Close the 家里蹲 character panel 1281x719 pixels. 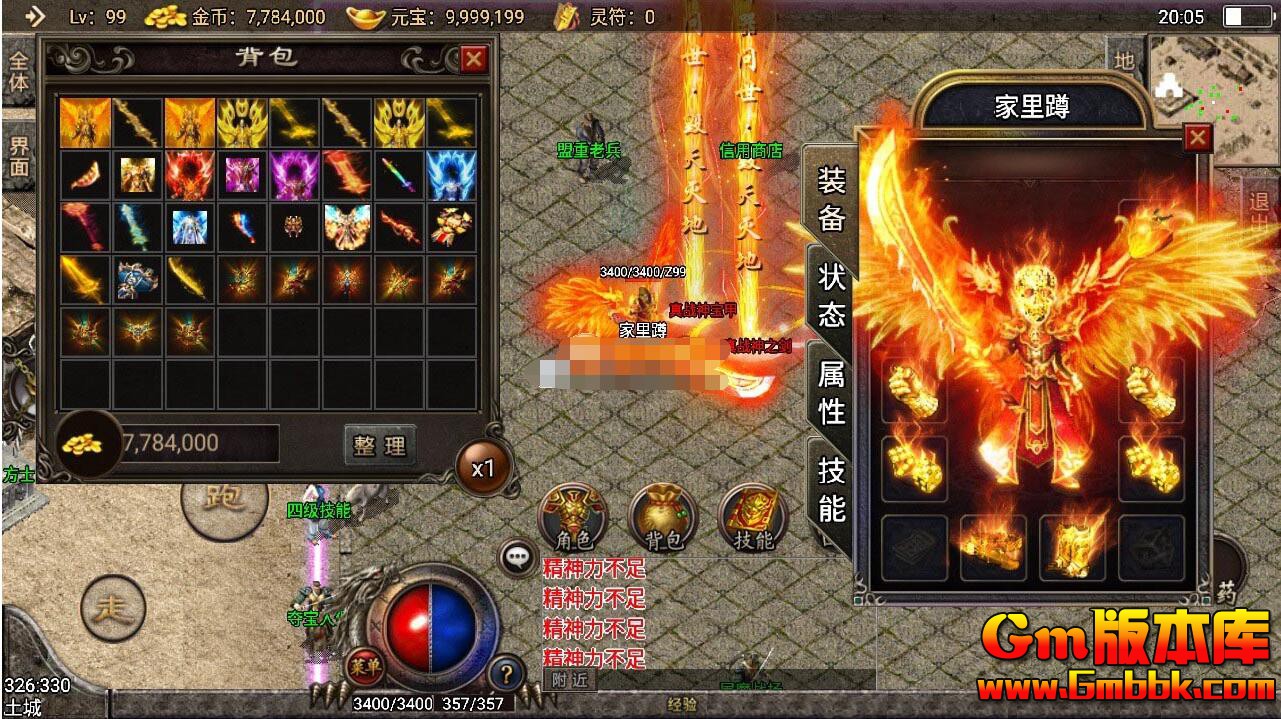(x=1197, y=138)
